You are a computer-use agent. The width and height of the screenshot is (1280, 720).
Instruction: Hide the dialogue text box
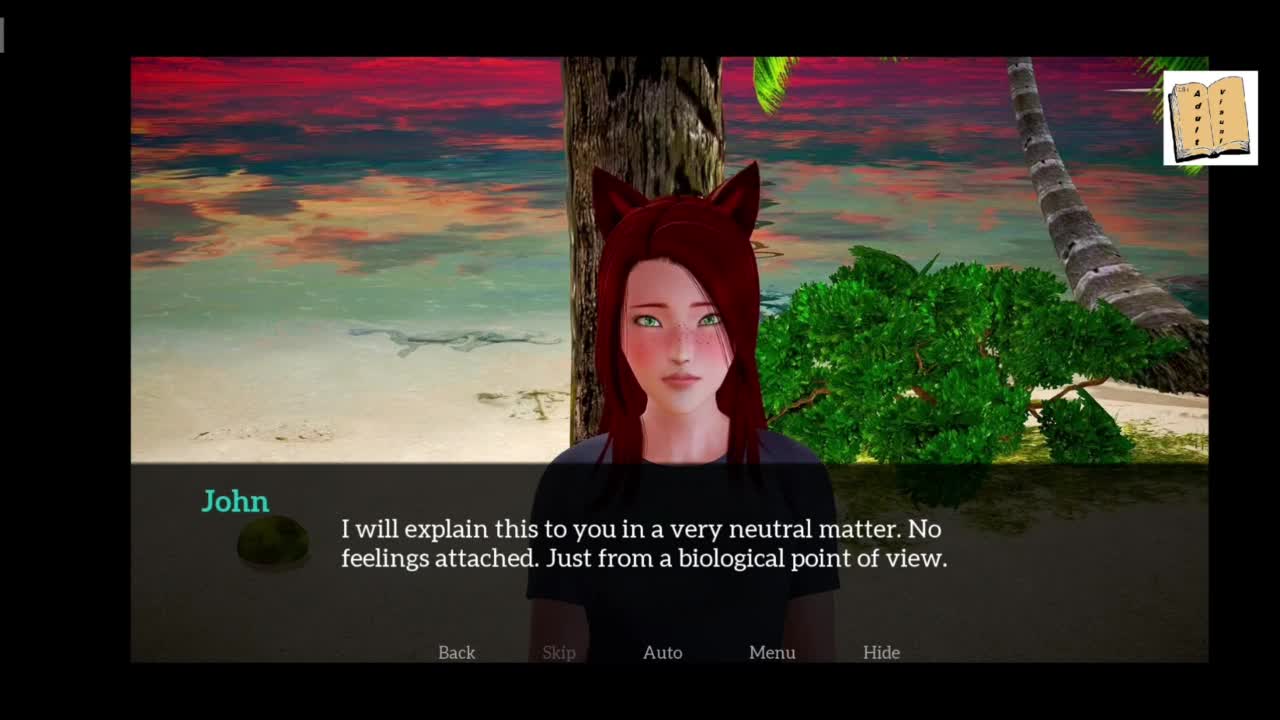881,652
